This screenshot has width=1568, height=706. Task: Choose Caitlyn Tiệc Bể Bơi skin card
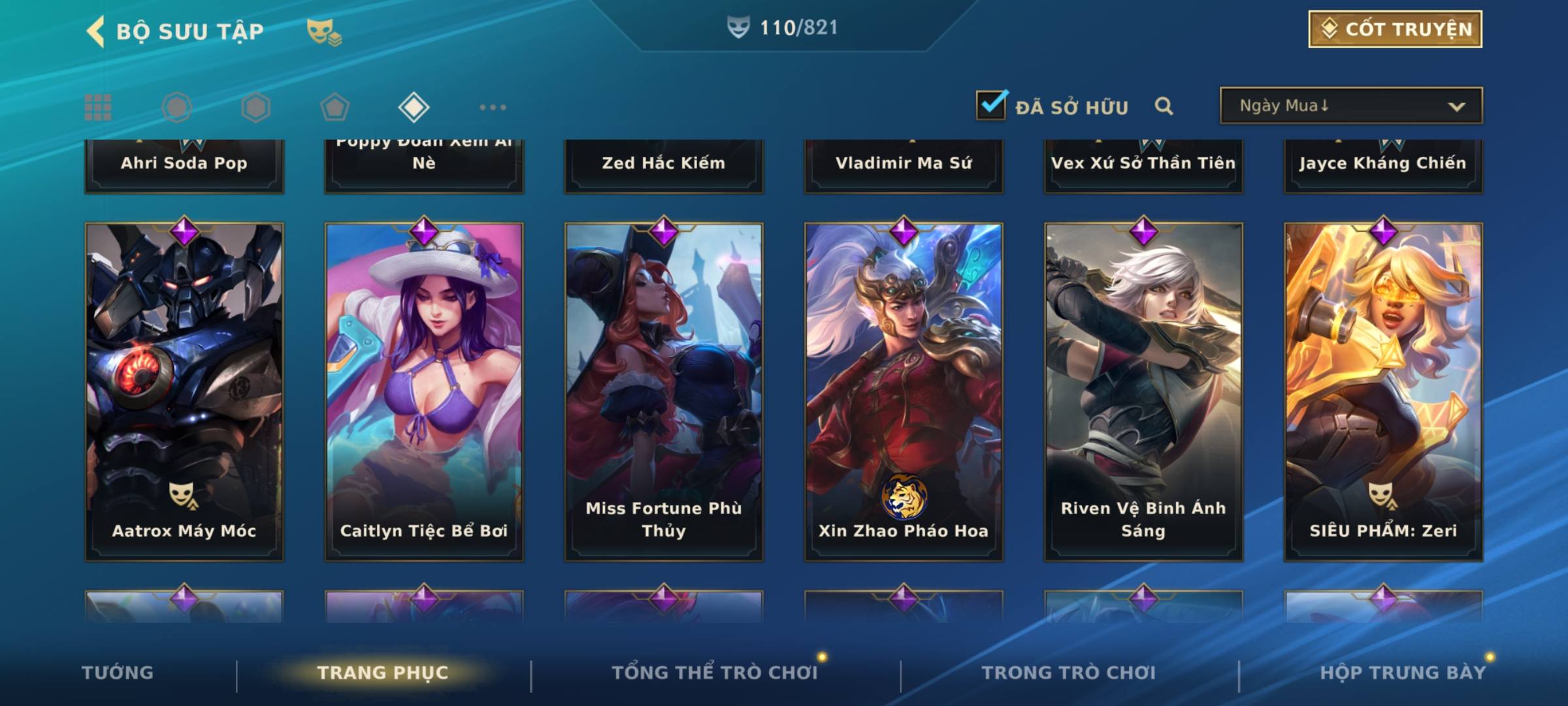[424, 391]
